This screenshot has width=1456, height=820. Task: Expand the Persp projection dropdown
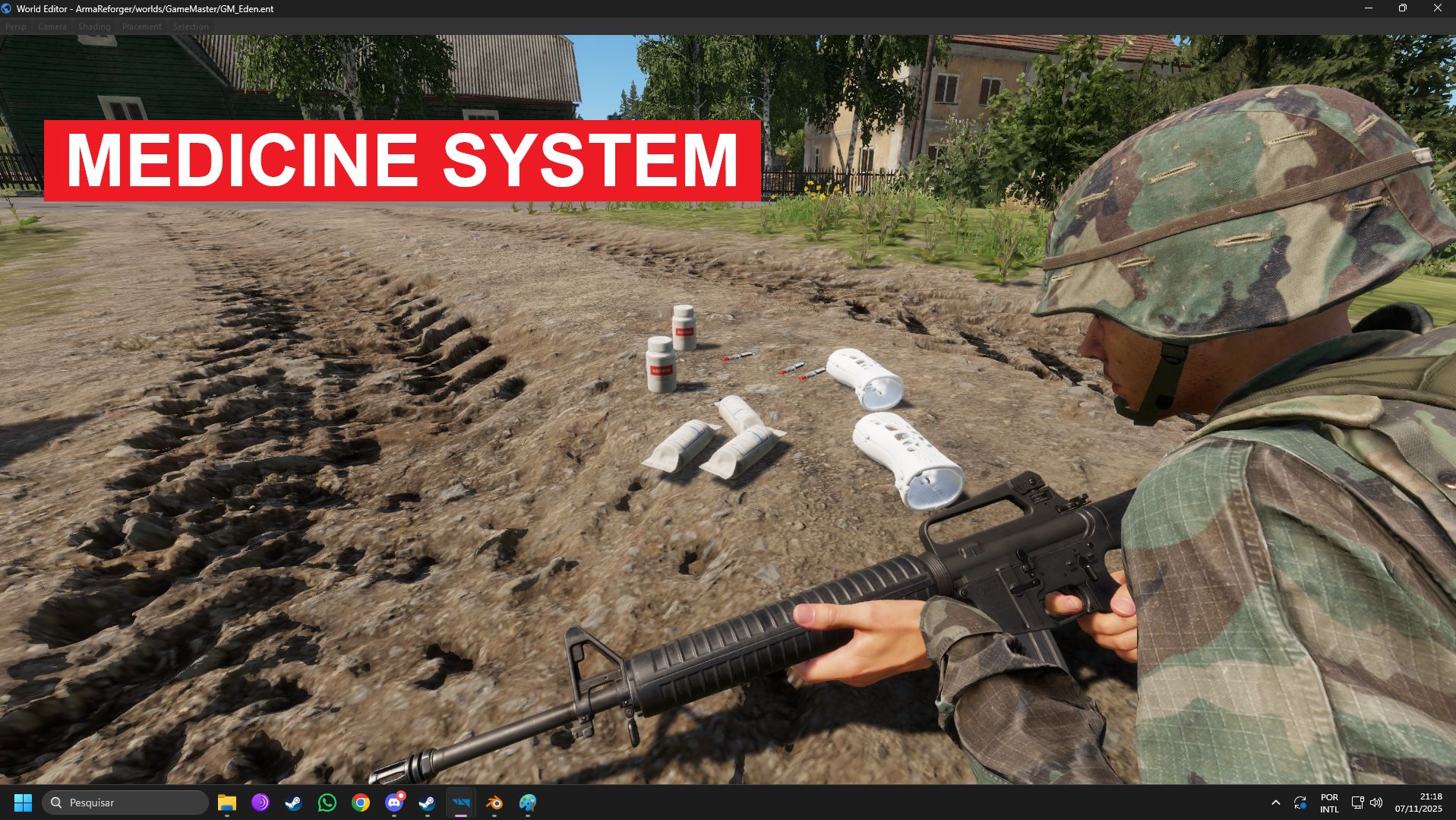pos(15,26)
